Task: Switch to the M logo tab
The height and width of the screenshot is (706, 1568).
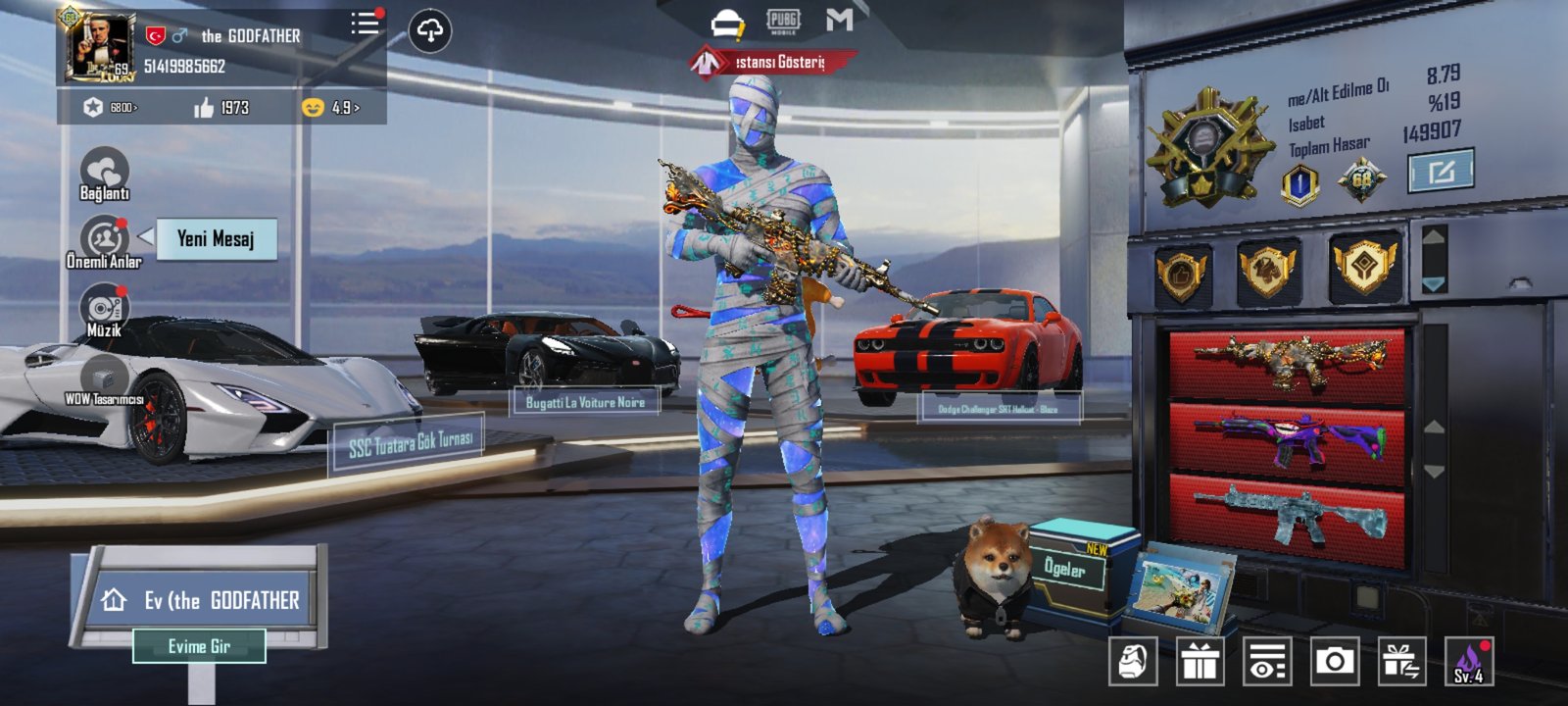Action: coord(839,20)
